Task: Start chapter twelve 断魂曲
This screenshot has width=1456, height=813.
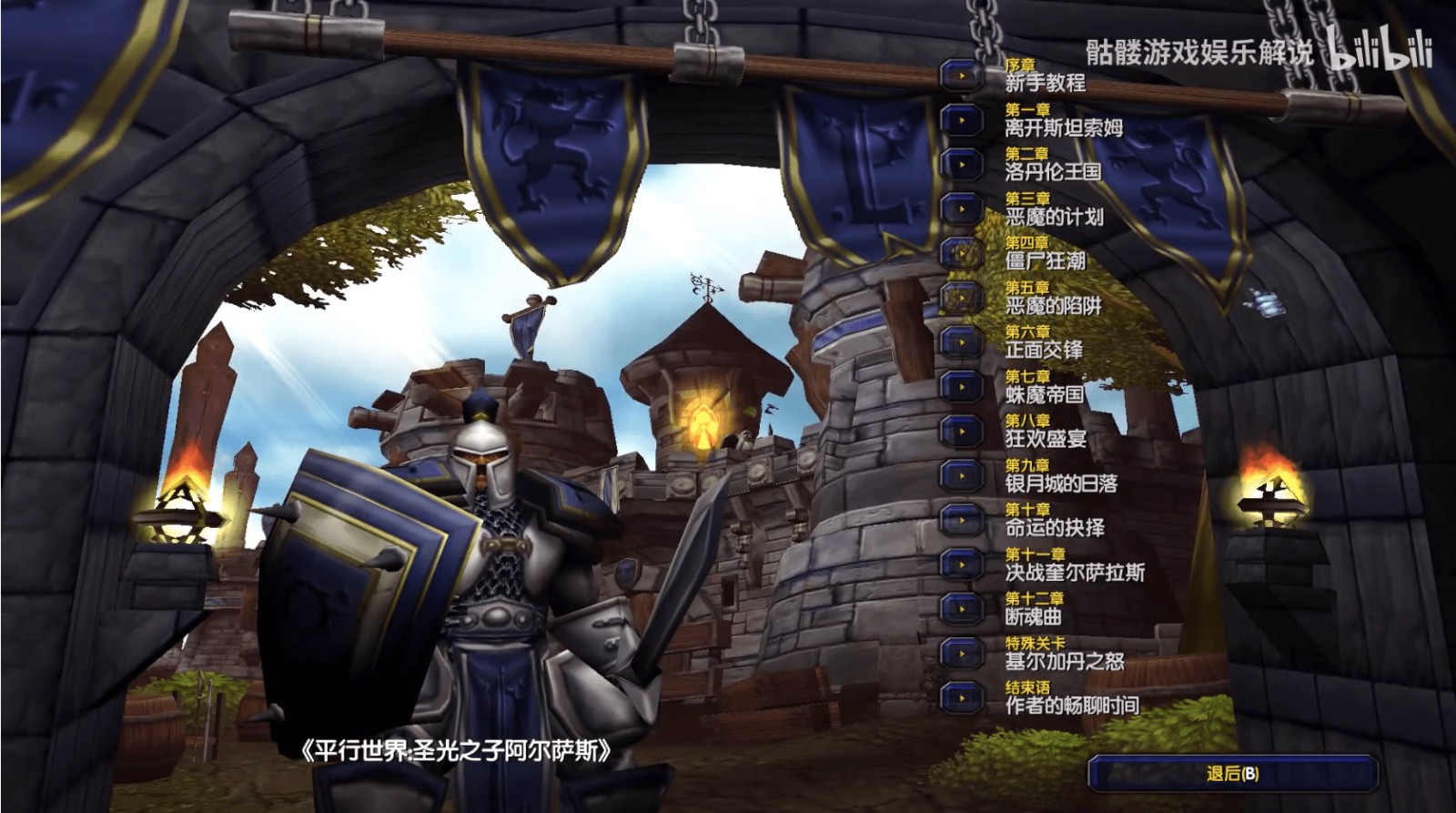Action: coord(961,608)
